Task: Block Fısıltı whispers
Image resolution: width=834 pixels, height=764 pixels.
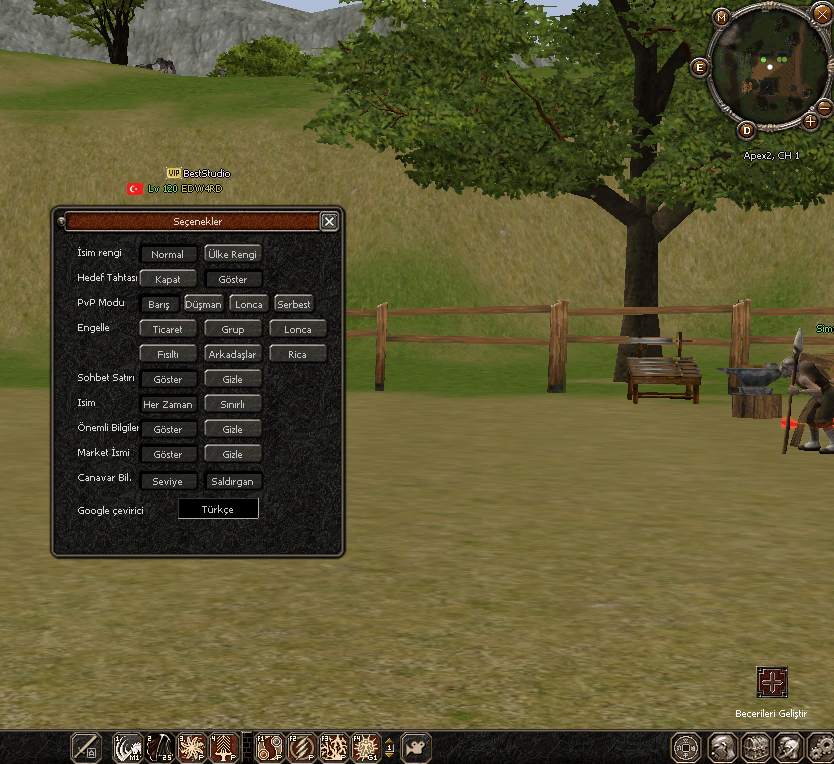Action: [168, 354]
